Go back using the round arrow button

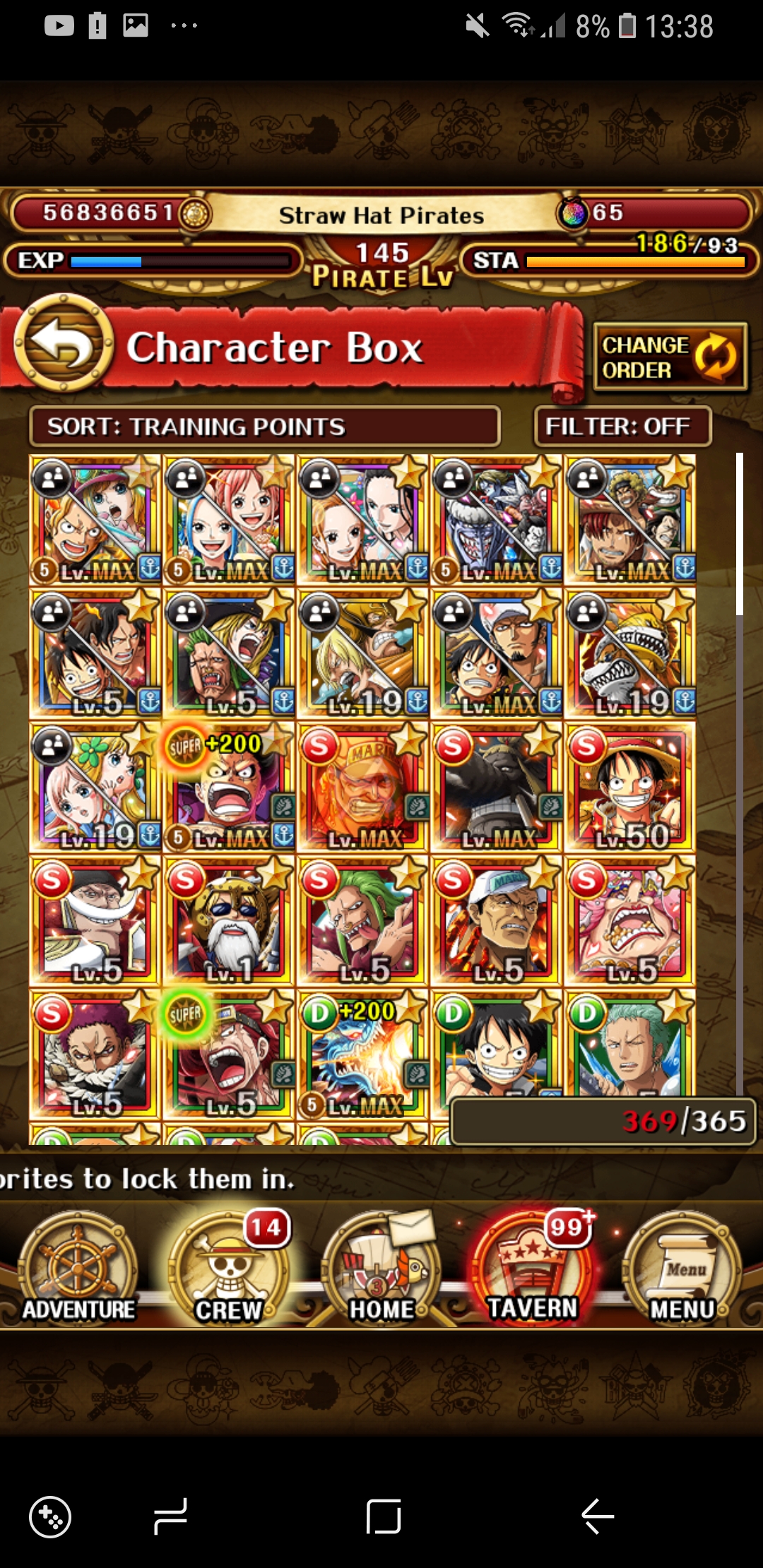64,343
